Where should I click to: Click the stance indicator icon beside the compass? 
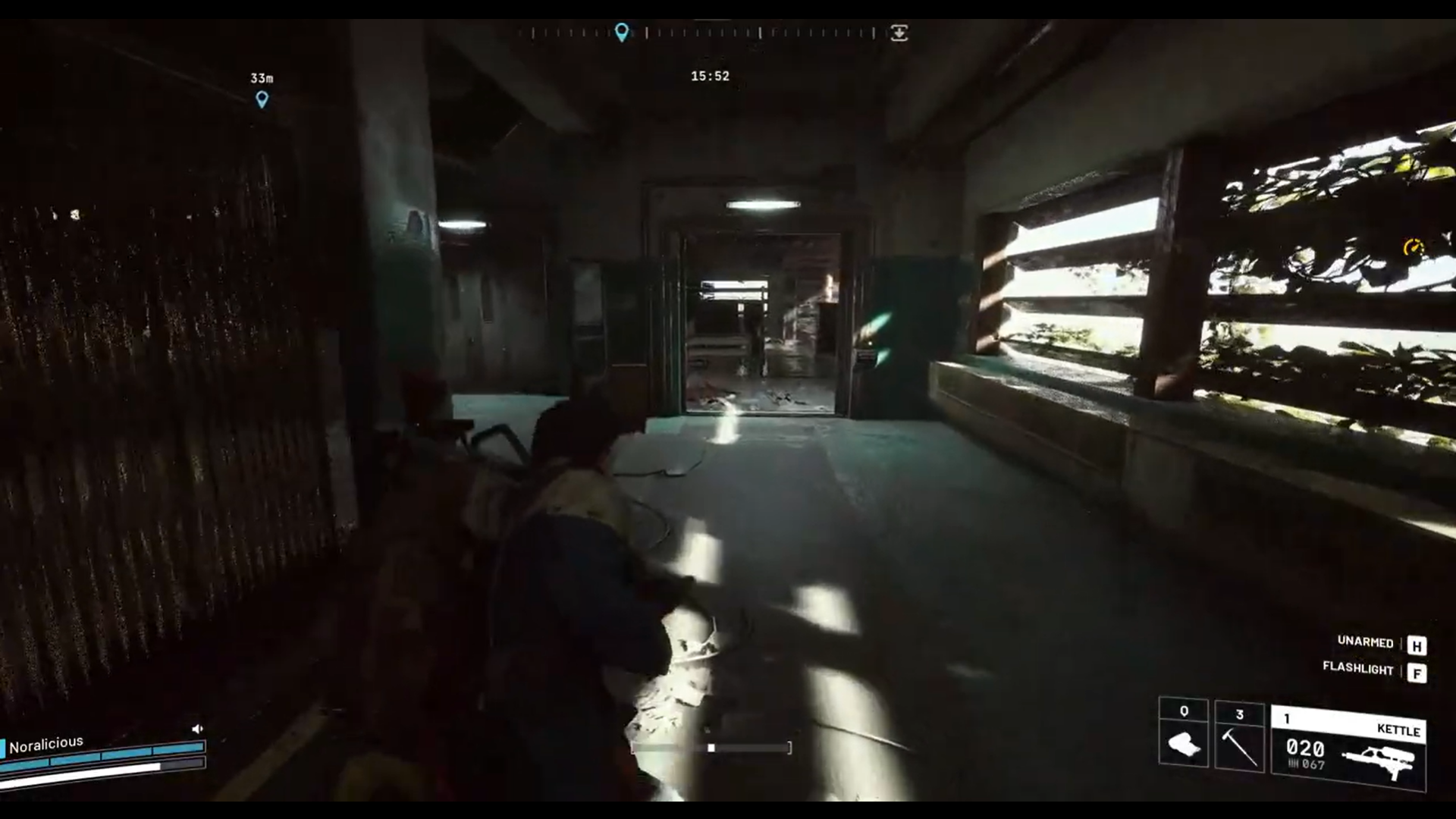[x=899, y=33]
